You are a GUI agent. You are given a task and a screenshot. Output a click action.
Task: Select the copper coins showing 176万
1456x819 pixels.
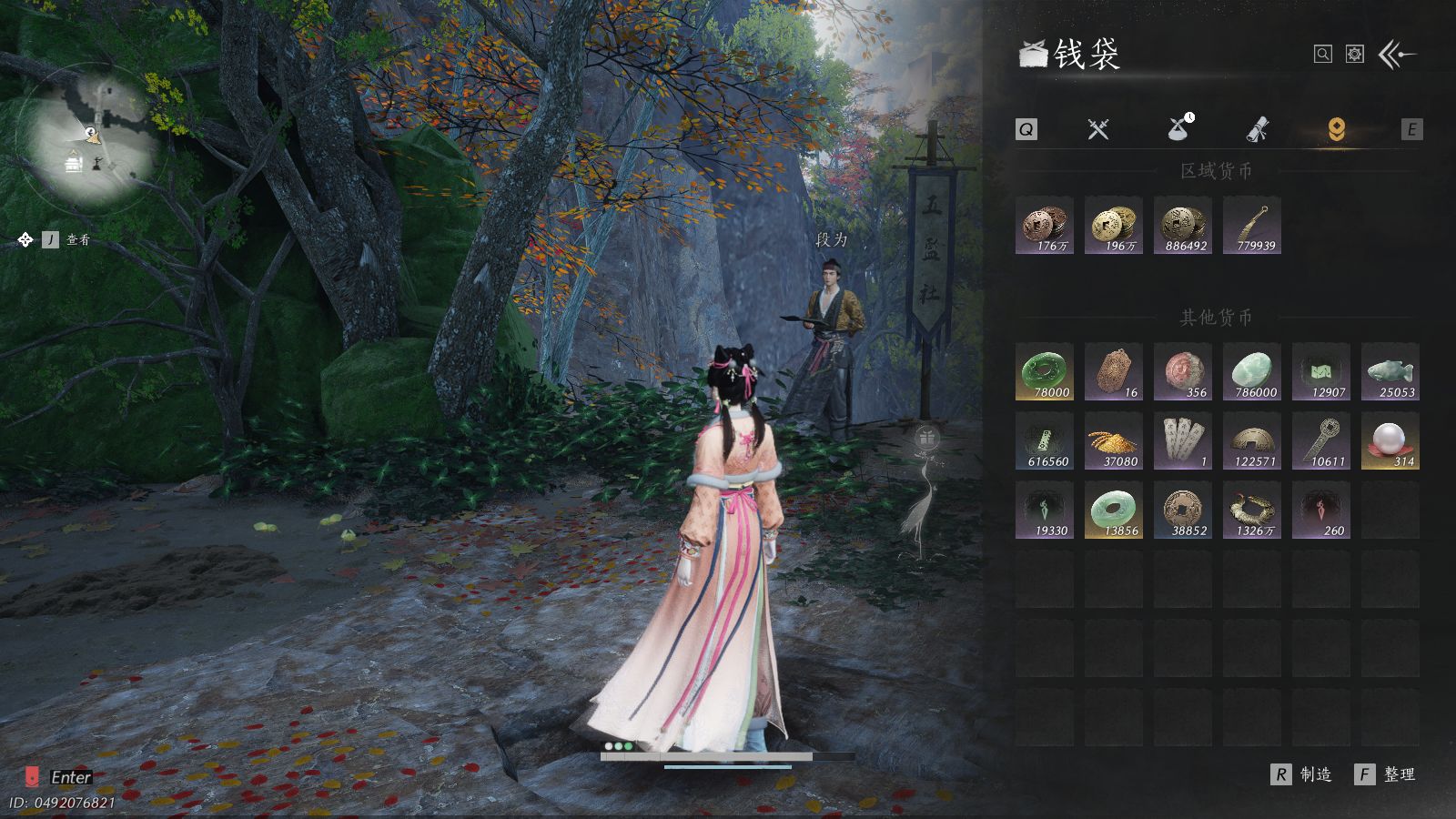1045,225
